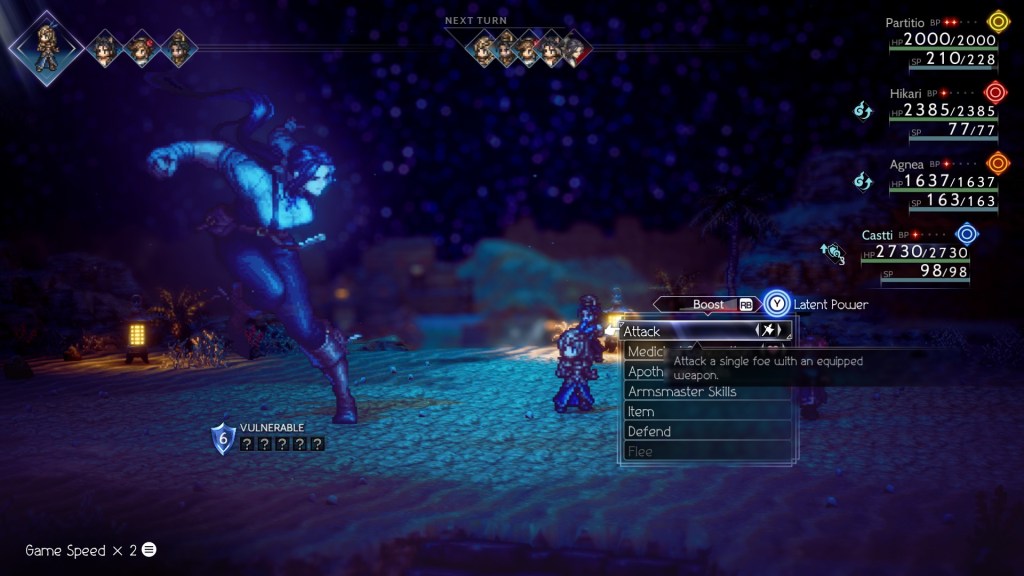Activate the Boost option above the menu
Viewport: 1024px width, 576px height.
point(708,304)
